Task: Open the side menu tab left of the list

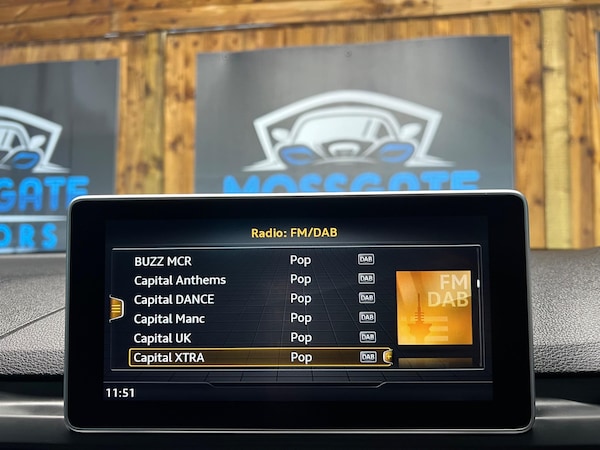Action: 116,308
